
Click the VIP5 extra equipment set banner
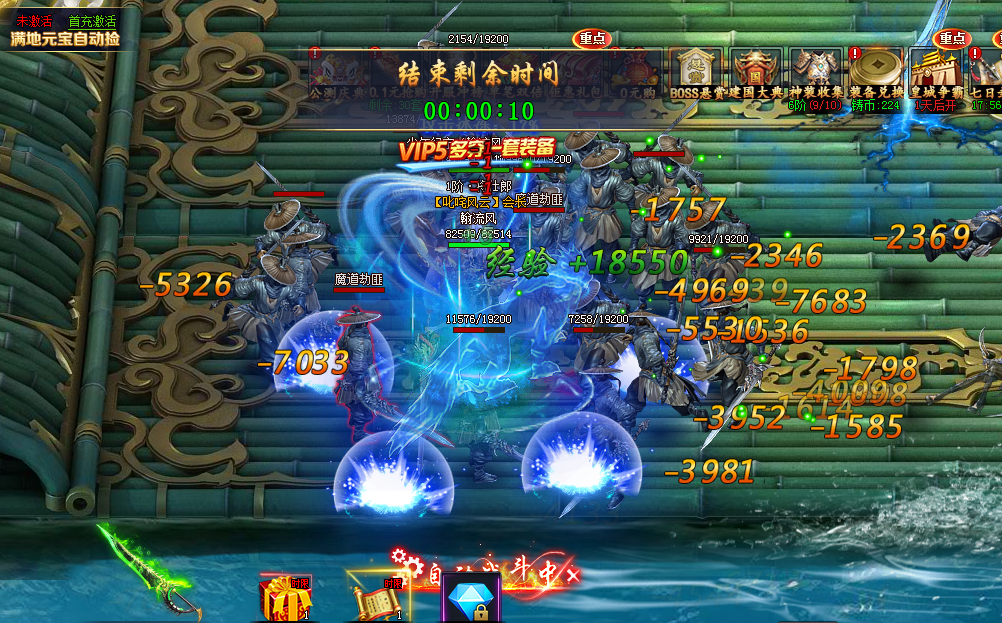(x=476, y=149)
